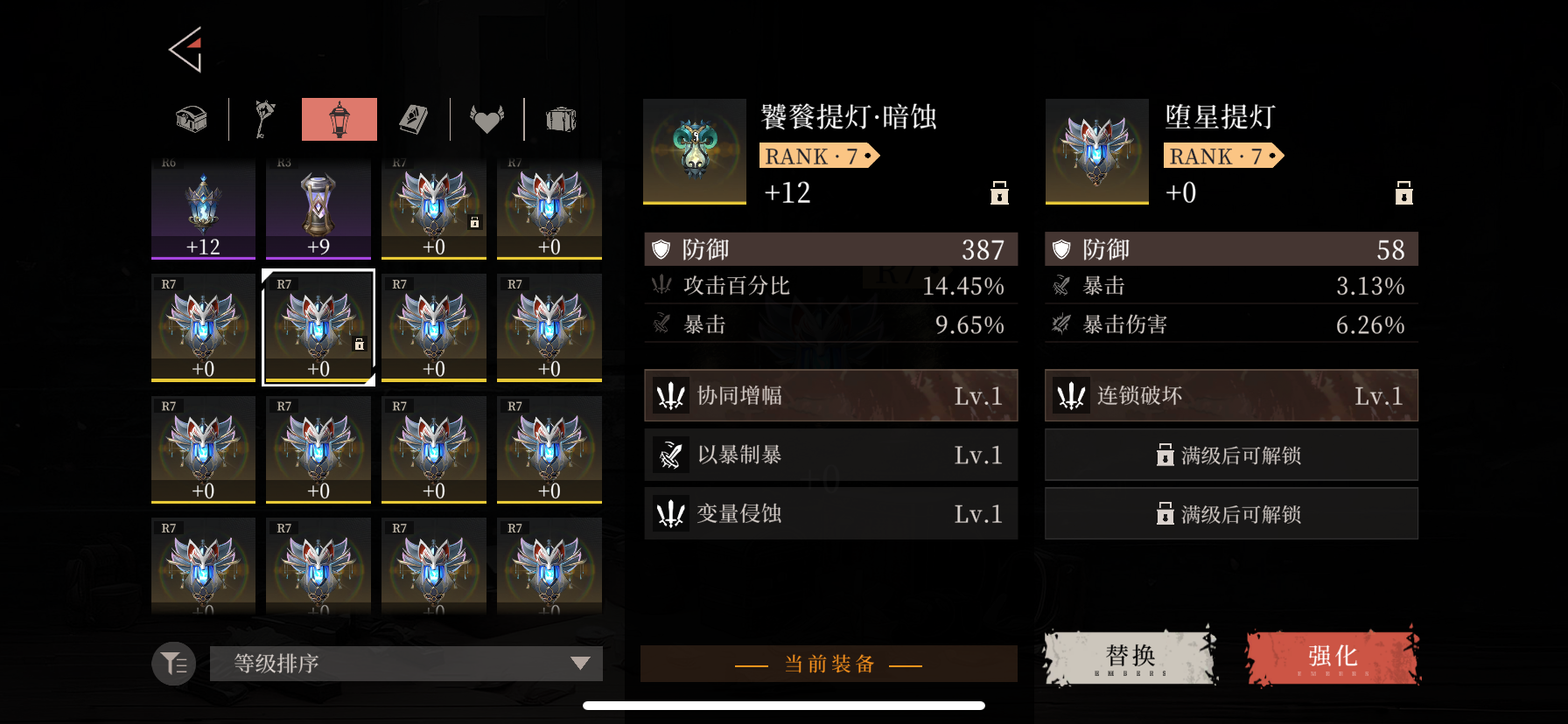Select the winged heart category icon
This screenshot has width=1568, height=724.
pyautogui.click(x=487, y=119)
